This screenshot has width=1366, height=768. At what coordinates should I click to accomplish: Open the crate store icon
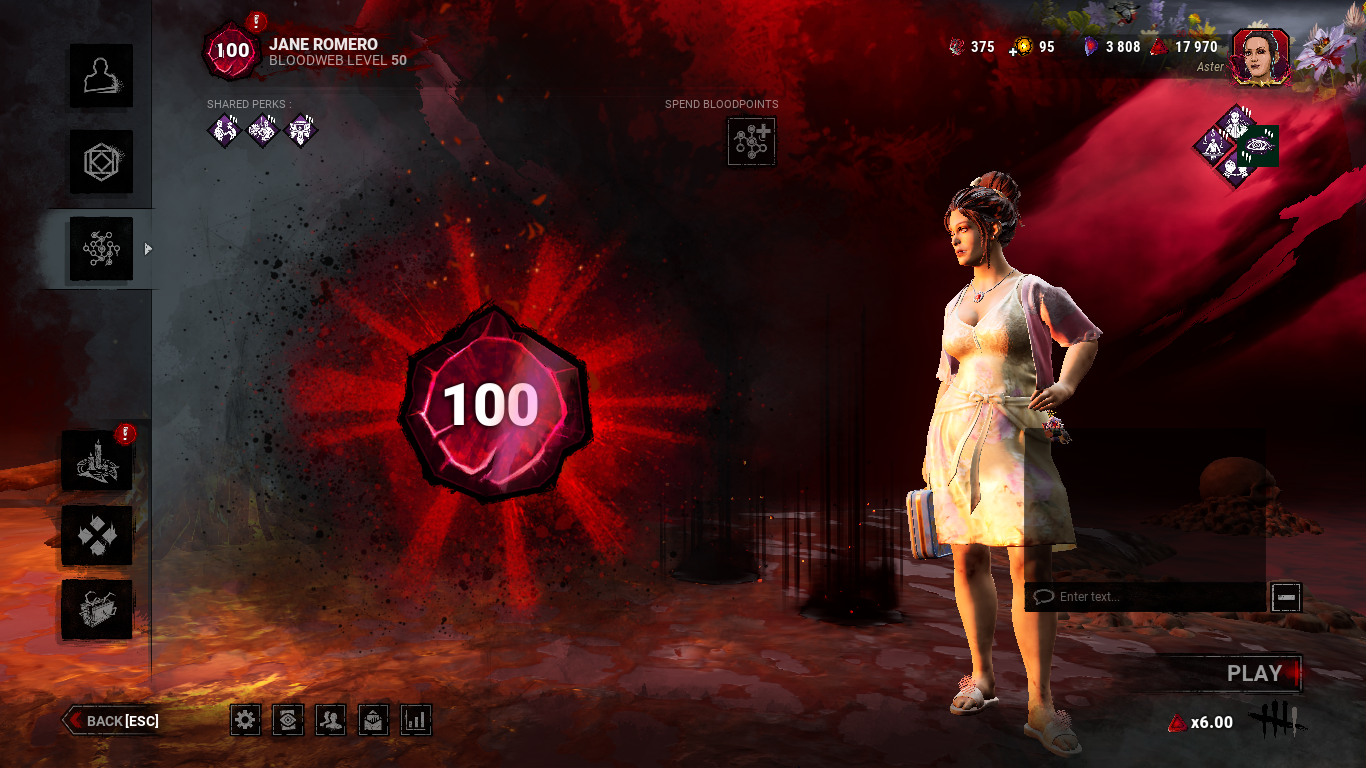97,609
